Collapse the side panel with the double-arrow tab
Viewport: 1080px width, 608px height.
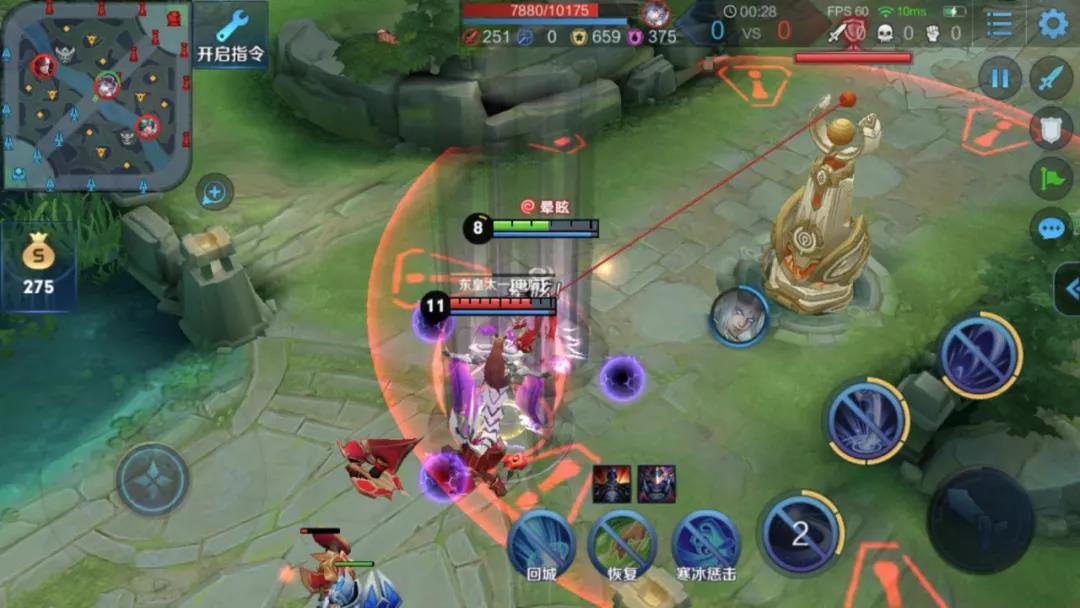(1067, 289)
